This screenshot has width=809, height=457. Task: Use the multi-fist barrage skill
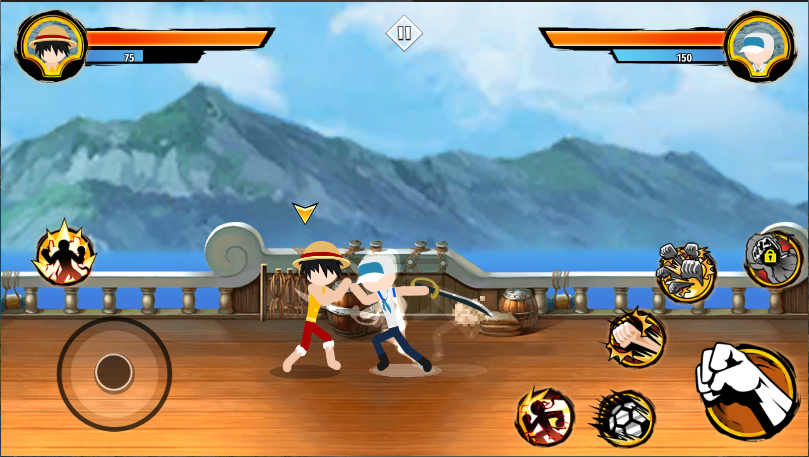(686, 270)
